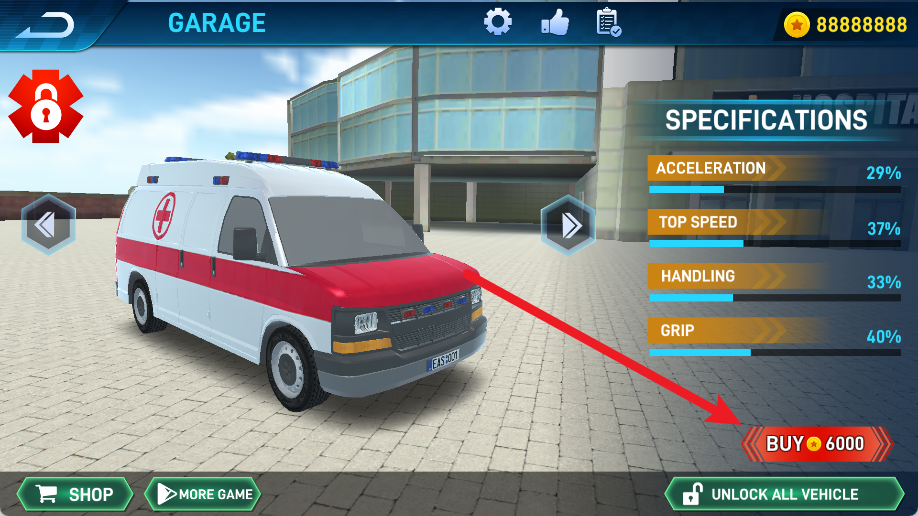Open the Shop
Screen dimensions: 918x516
75,494
